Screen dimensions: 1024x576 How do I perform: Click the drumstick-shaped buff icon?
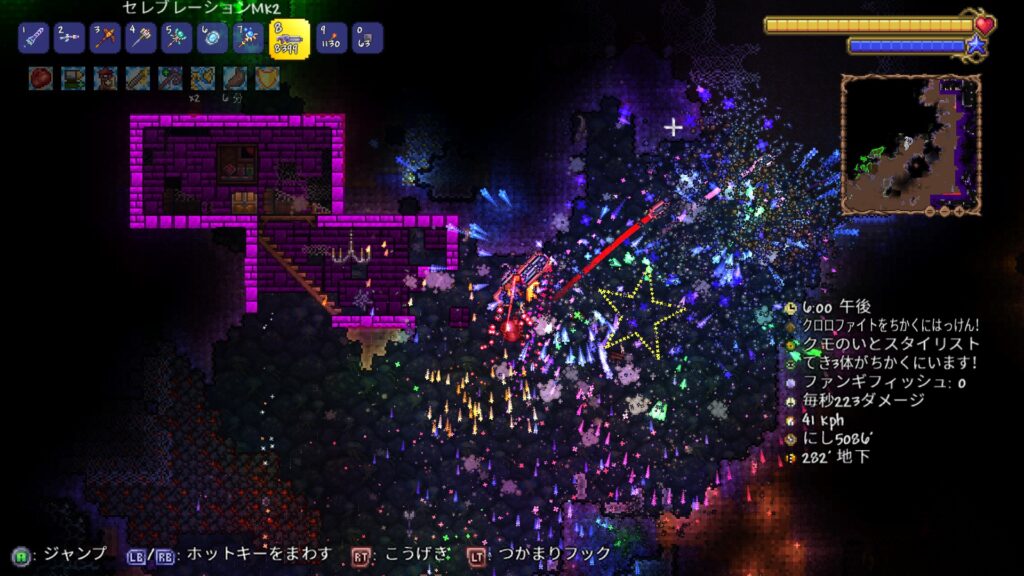235,78
